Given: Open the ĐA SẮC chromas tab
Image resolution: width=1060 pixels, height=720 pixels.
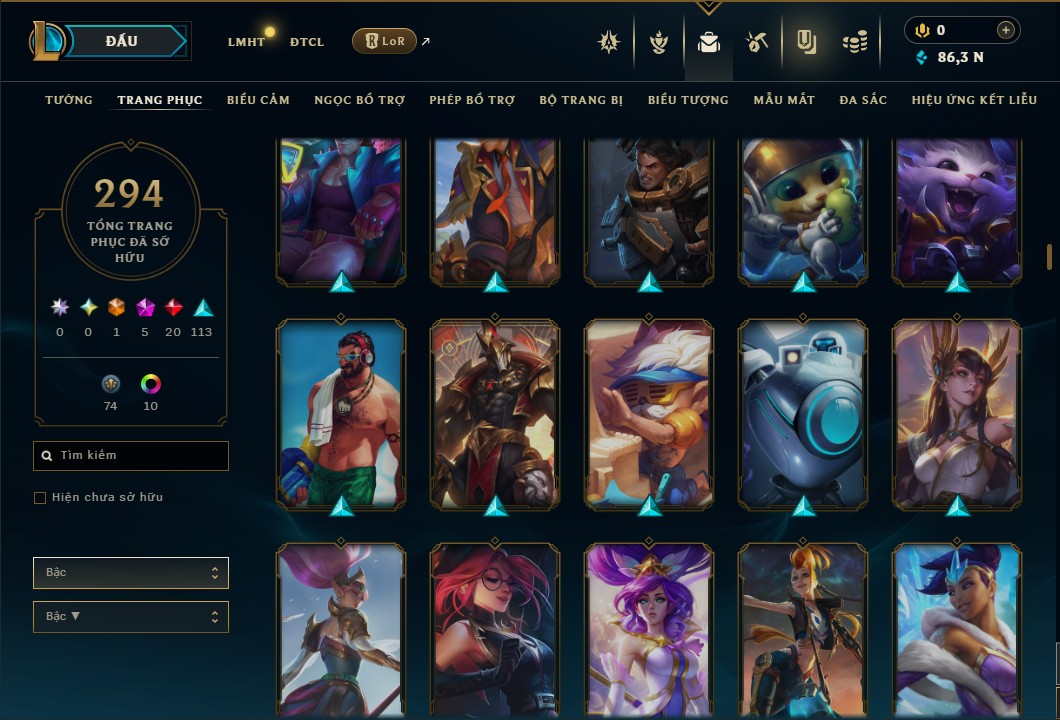Looking at the screenshot, I should point(863,100).
